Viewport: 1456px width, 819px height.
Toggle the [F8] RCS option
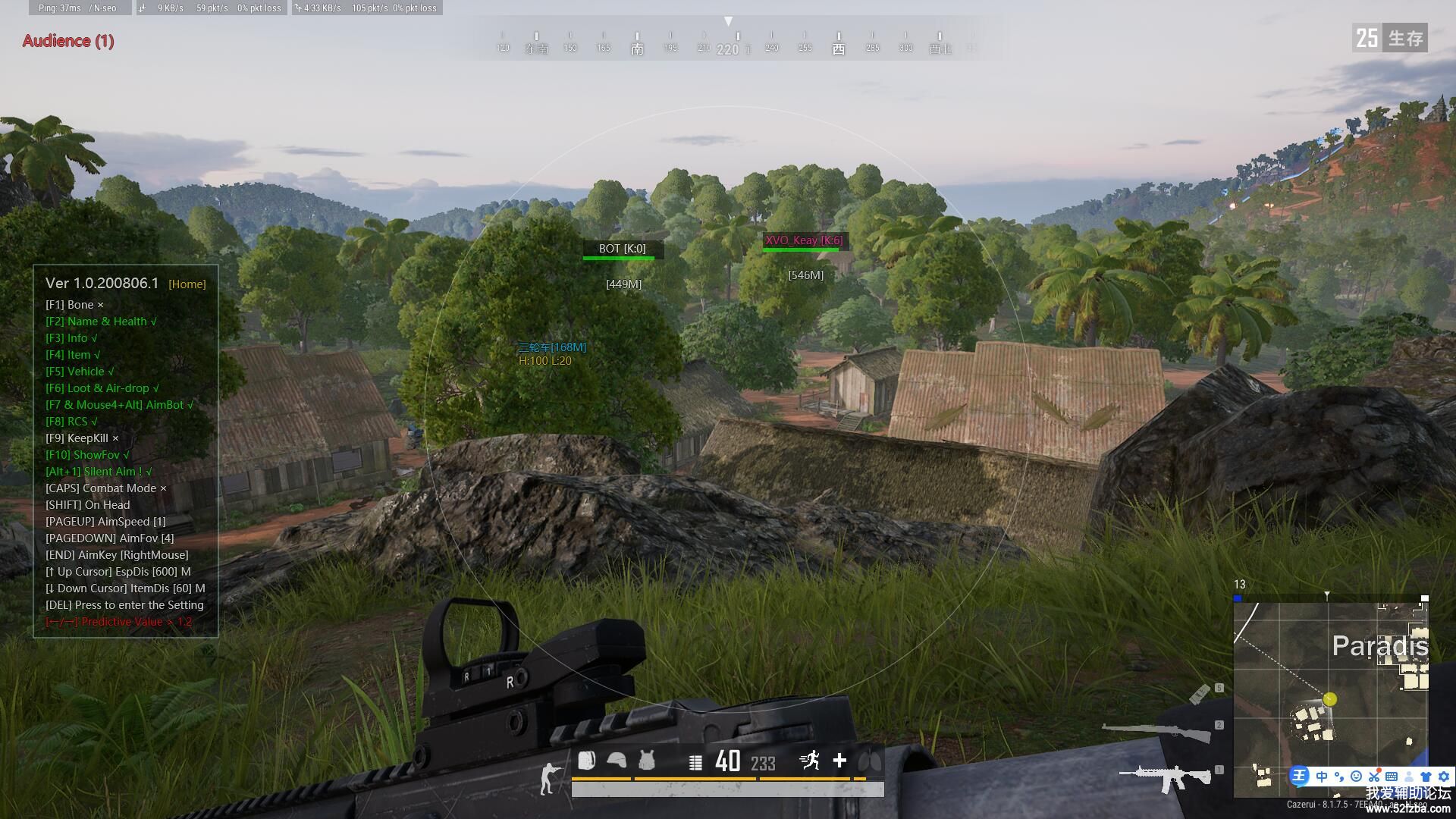[71, 422]
